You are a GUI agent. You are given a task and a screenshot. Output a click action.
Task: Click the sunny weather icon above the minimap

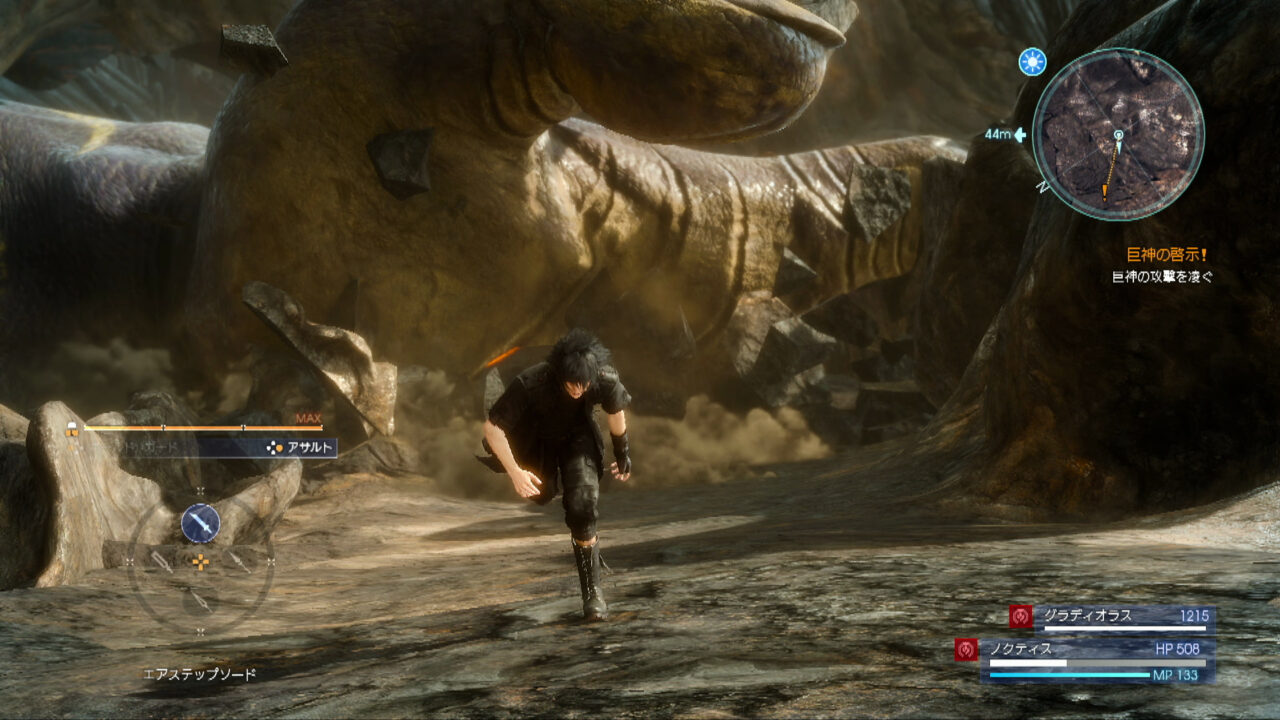[1033, 60]
